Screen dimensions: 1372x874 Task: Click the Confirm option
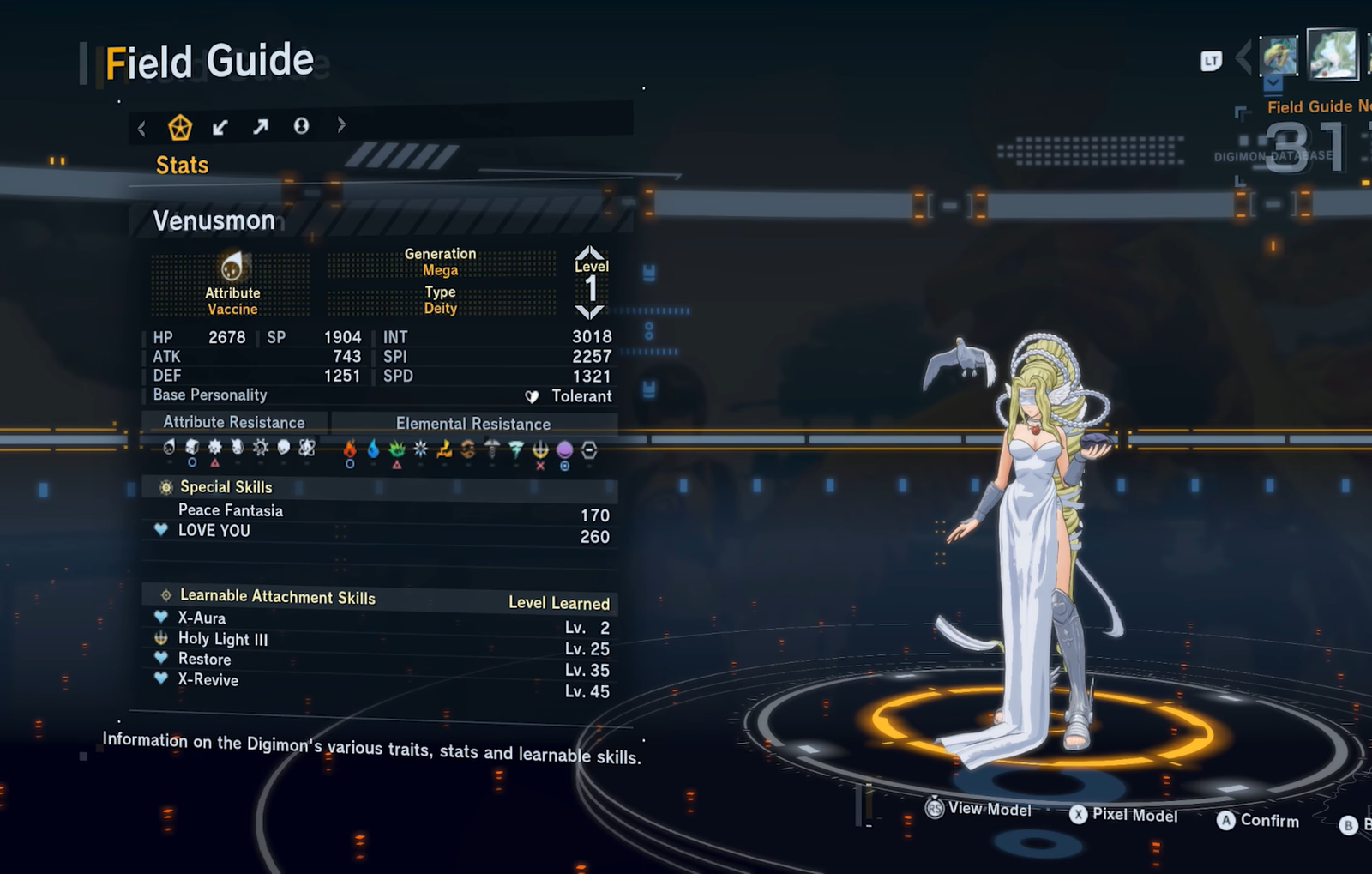[x=1258, y=821]
